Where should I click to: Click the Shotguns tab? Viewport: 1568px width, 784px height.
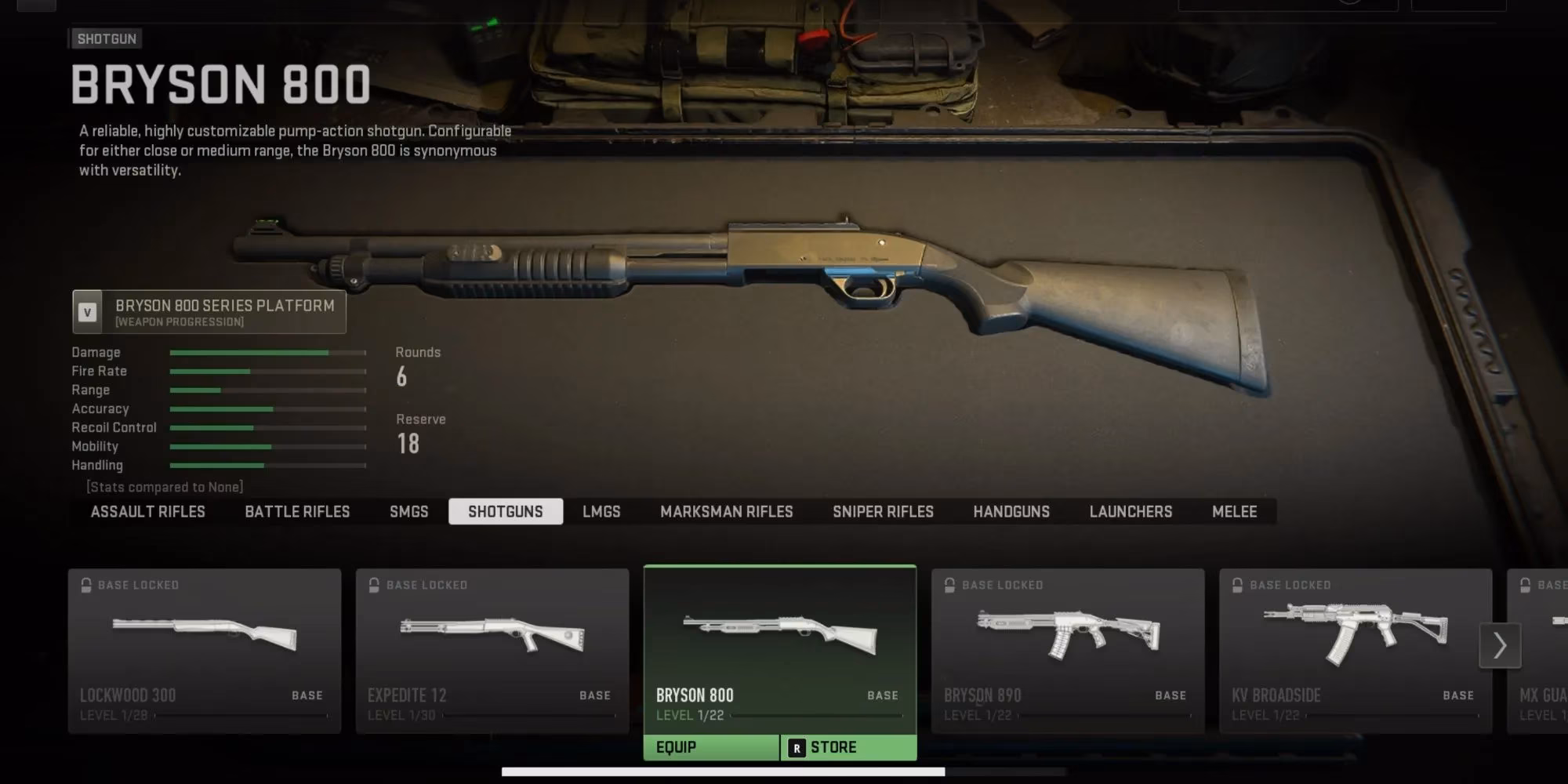tap(506, 512)
